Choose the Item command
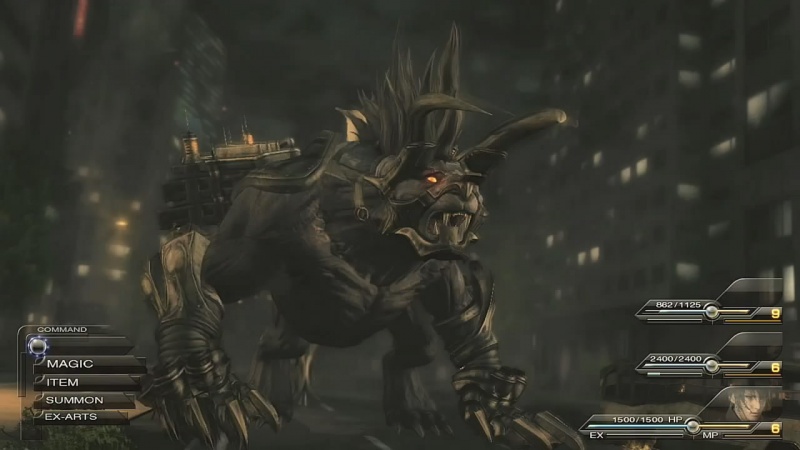The width and height of the screenshot is (800, 450). 63,382
